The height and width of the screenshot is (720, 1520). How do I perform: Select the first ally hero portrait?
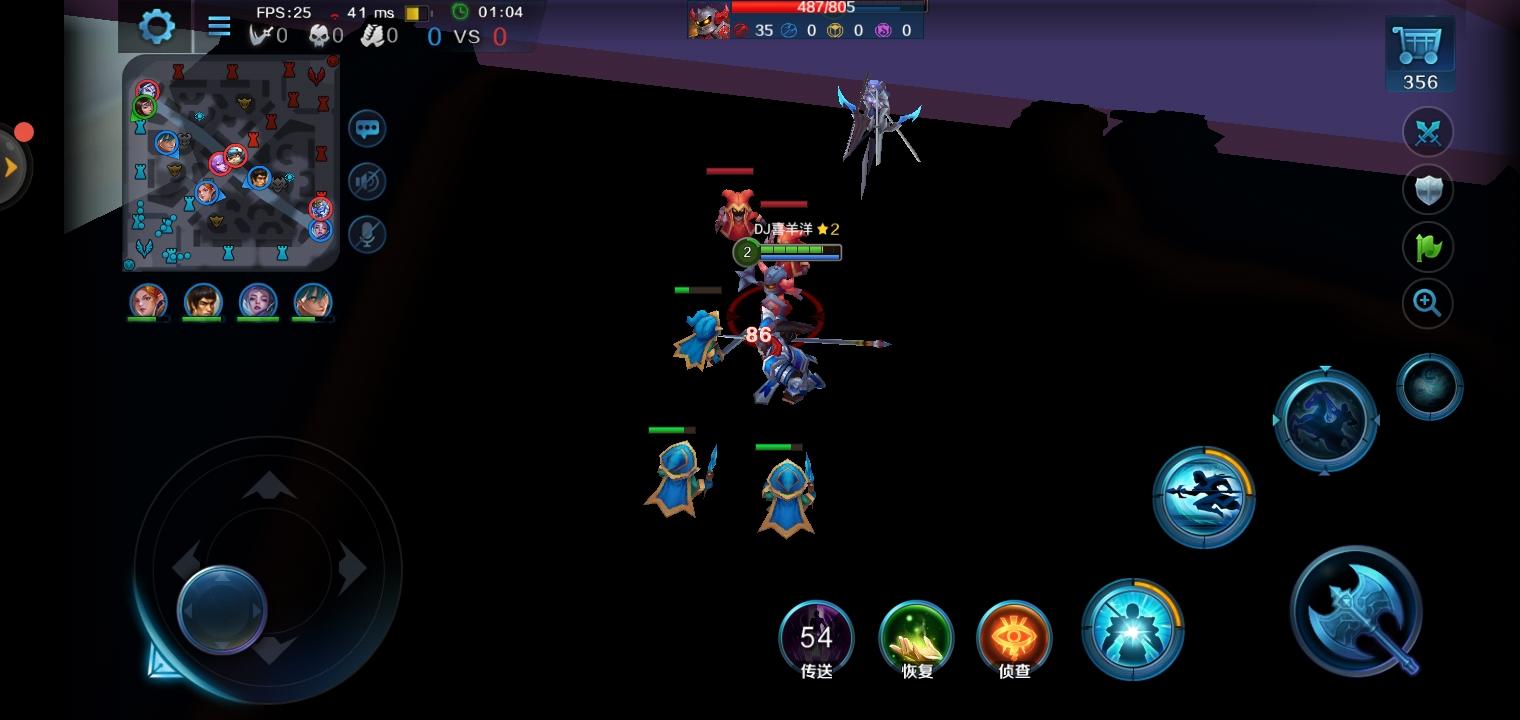coord(149,300)
